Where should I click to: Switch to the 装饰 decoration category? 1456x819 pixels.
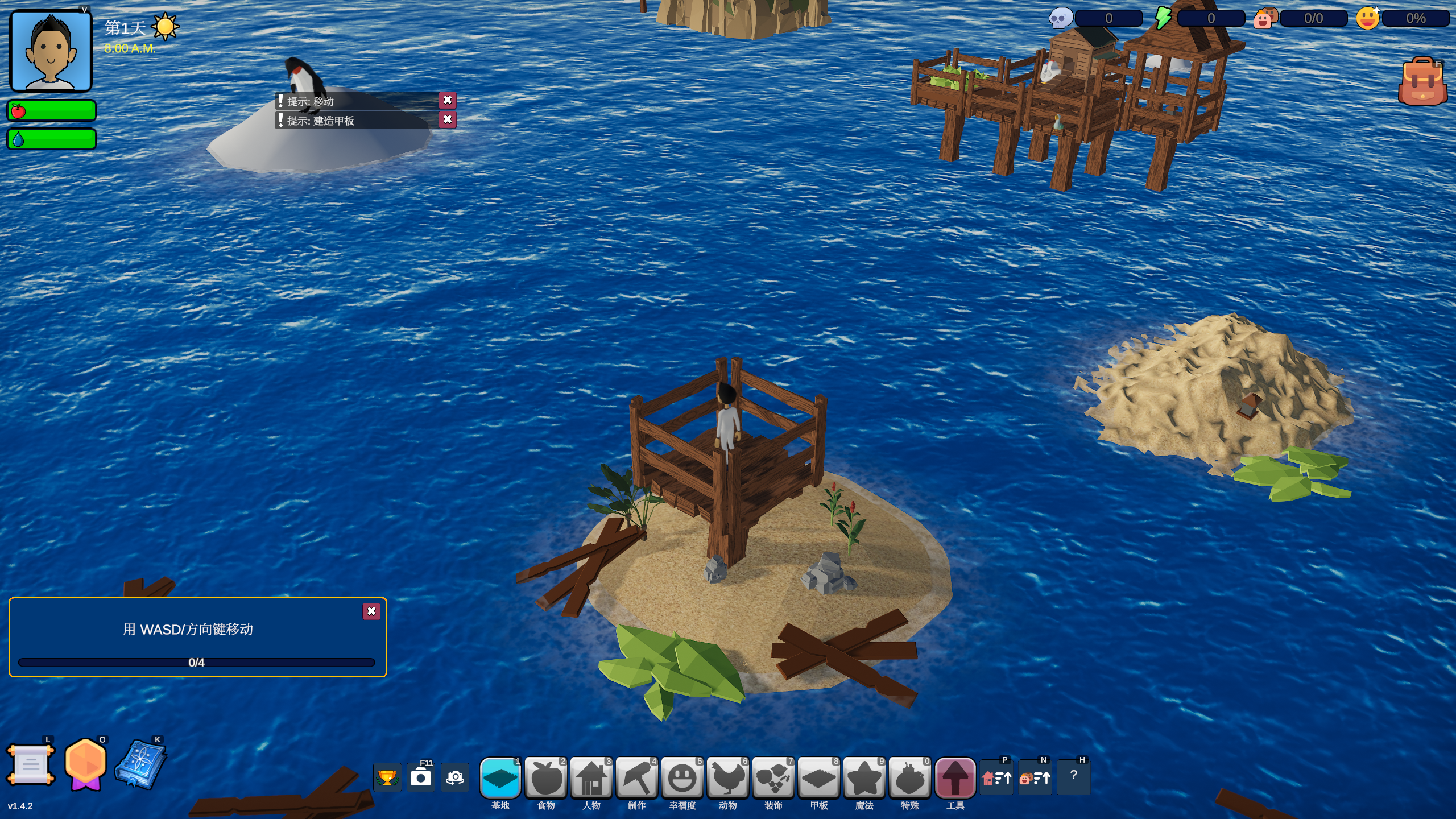773,777
